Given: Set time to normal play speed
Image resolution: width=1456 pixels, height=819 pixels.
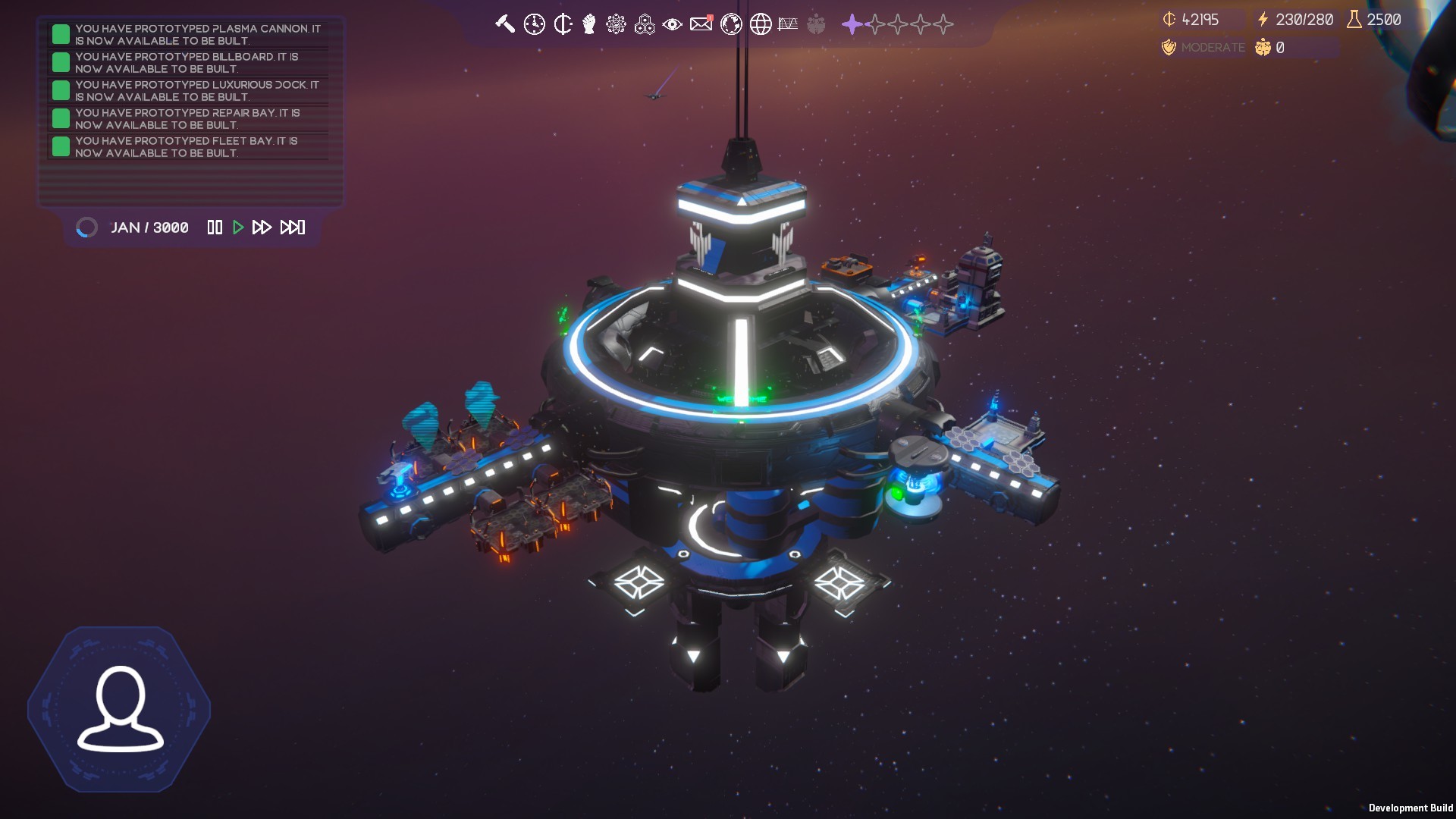Looking at the screenshot, I should pyautogui.click(x=238, y=227).
